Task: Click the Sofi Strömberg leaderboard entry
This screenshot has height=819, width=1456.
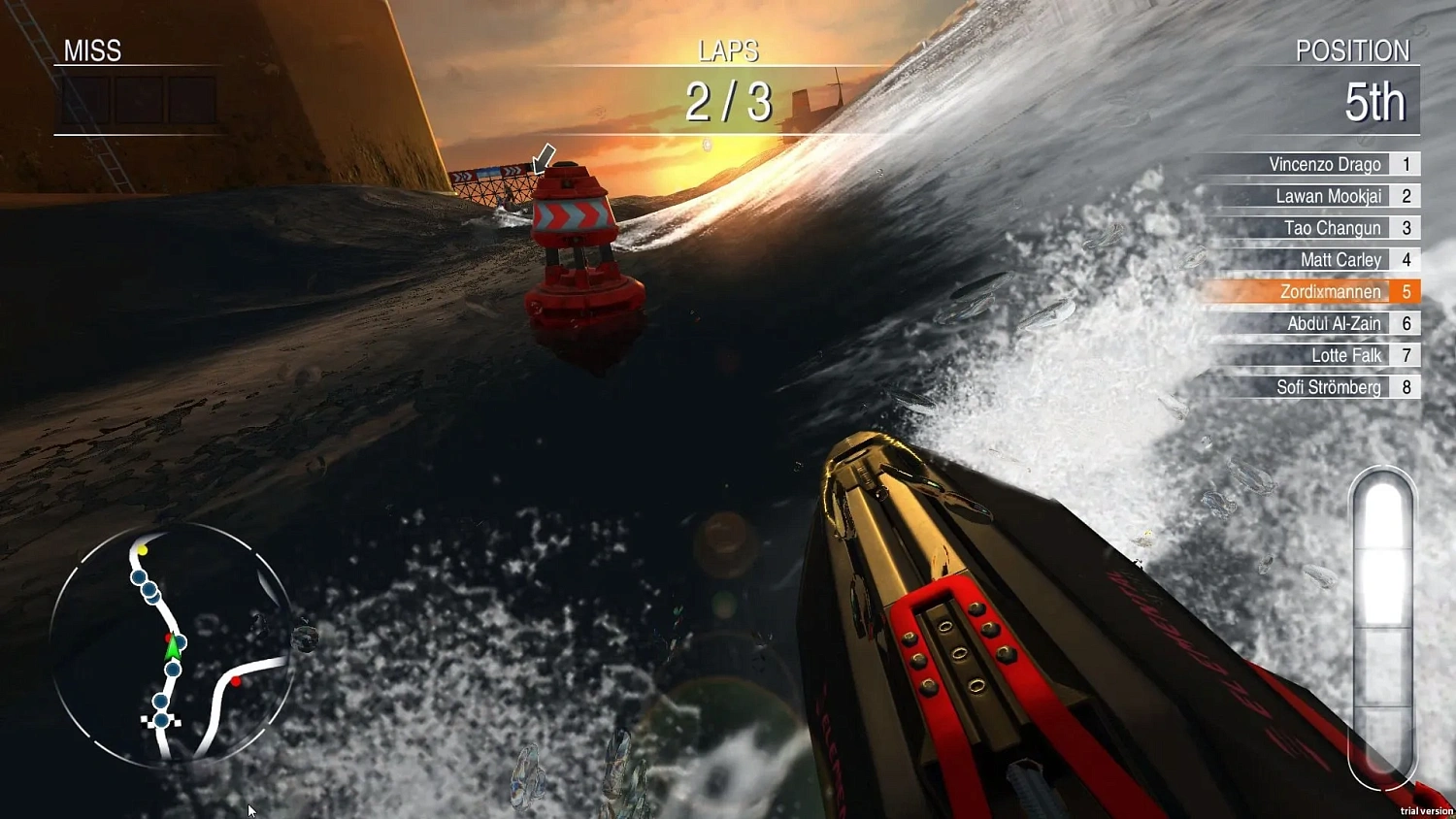Action: pyautogui.click(x=1332, y=387)
